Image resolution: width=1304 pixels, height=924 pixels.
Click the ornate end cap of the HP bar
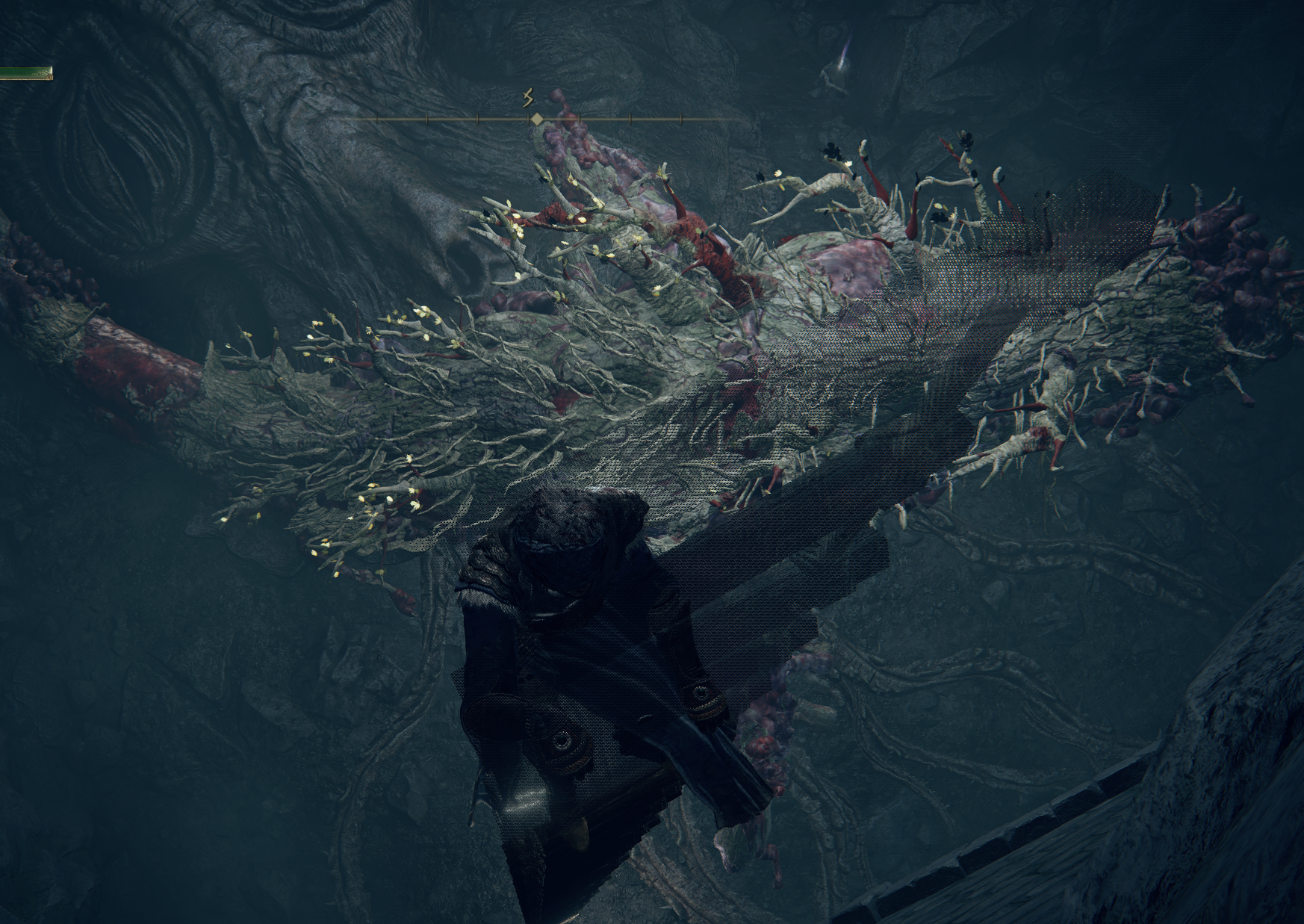click(49, 76)
